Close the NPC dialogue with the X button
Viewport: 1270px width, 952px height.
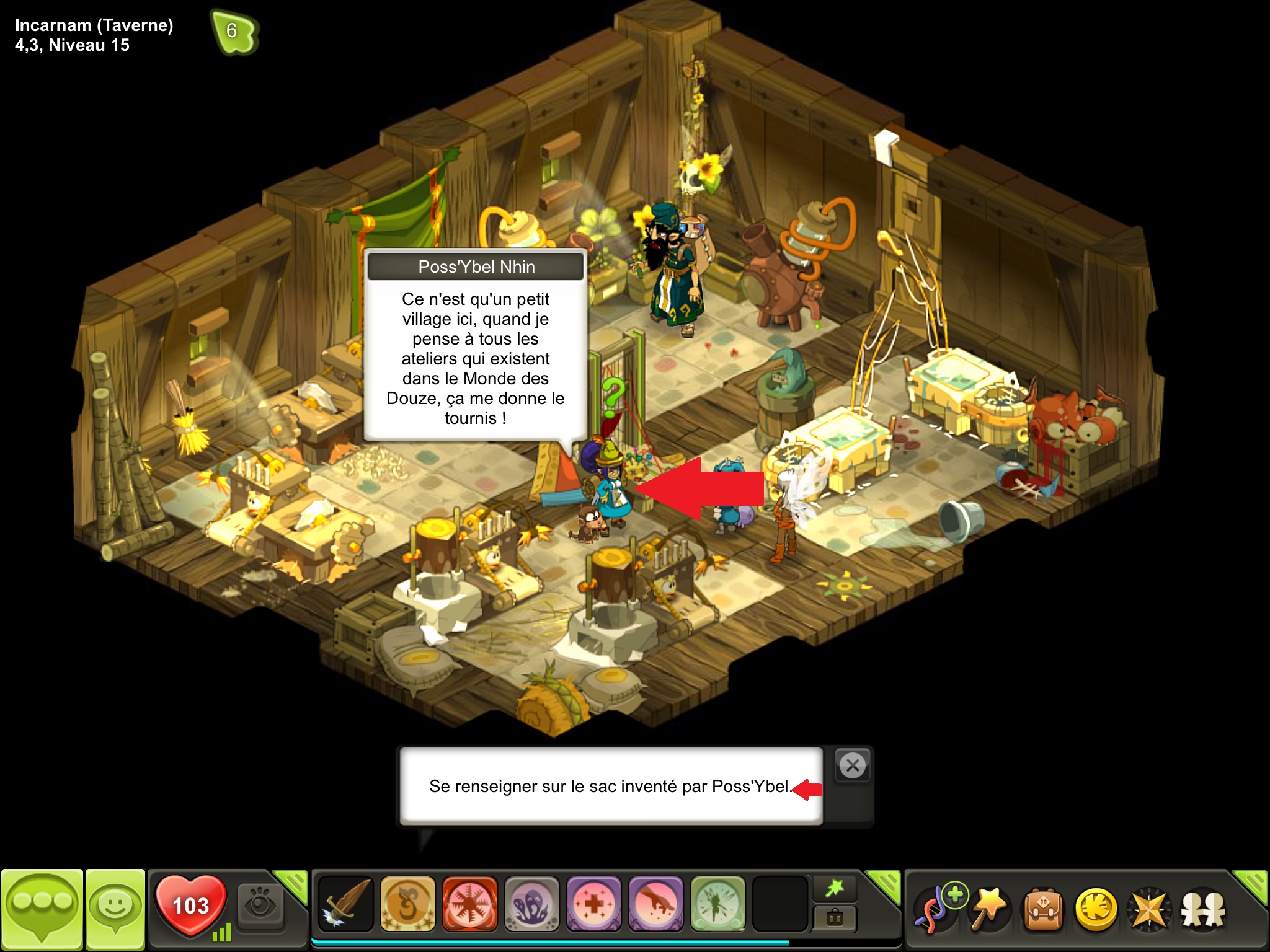tap(853, 766)
